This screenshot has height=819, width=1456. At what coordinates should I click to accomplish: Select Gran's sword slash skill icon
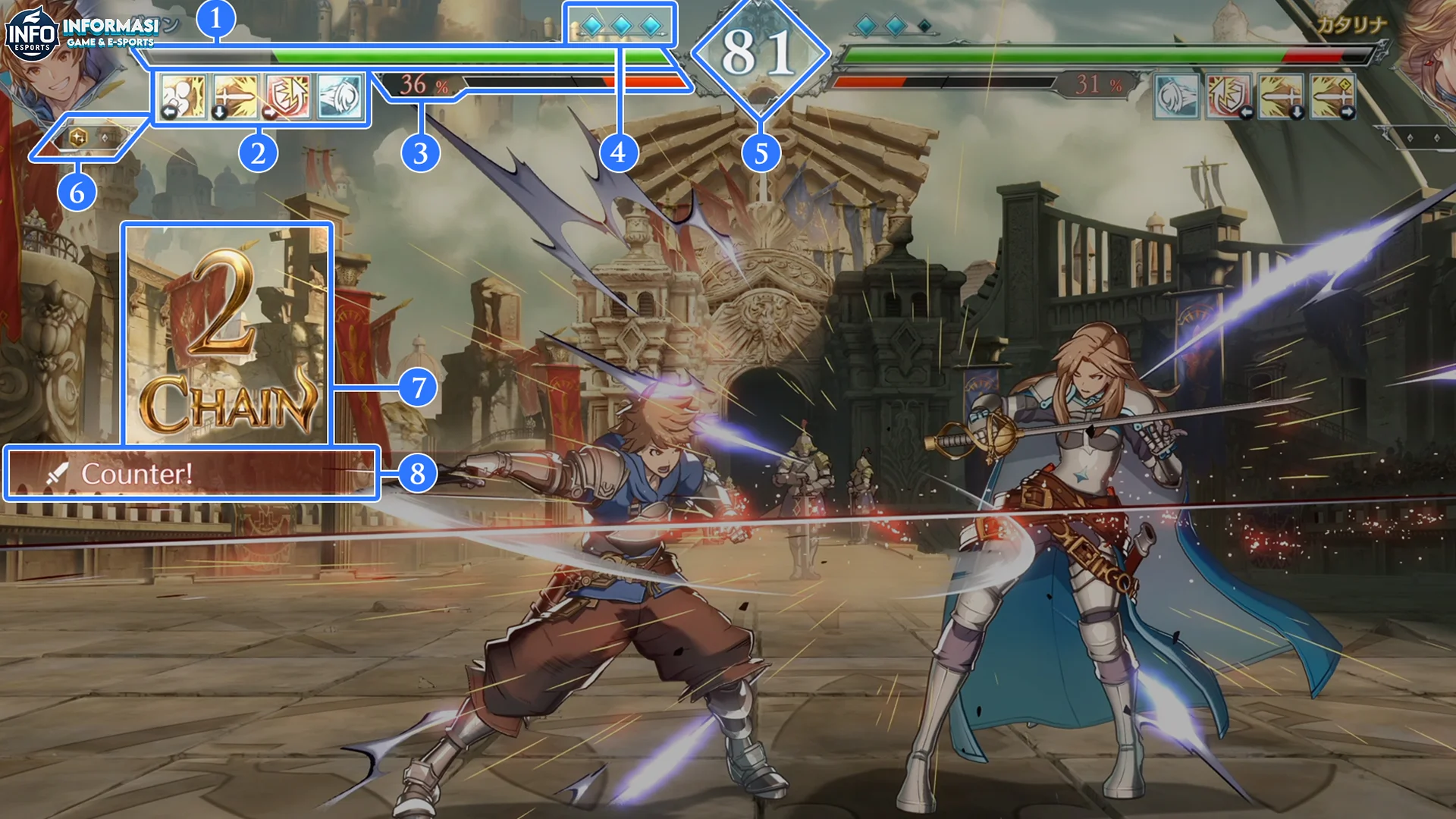[234, 97]
